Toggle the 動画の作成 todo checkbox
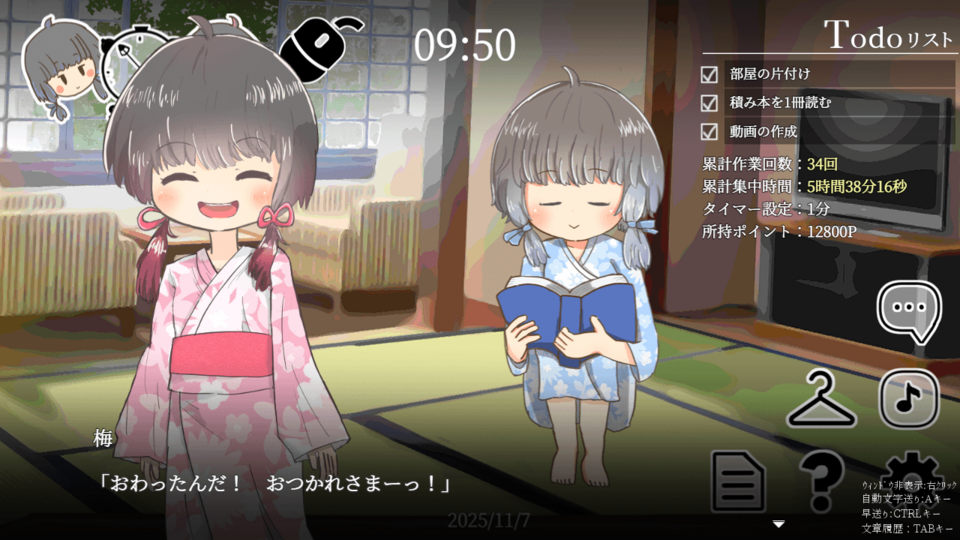Viewport: 960px width, 540px height. point(710,131)
